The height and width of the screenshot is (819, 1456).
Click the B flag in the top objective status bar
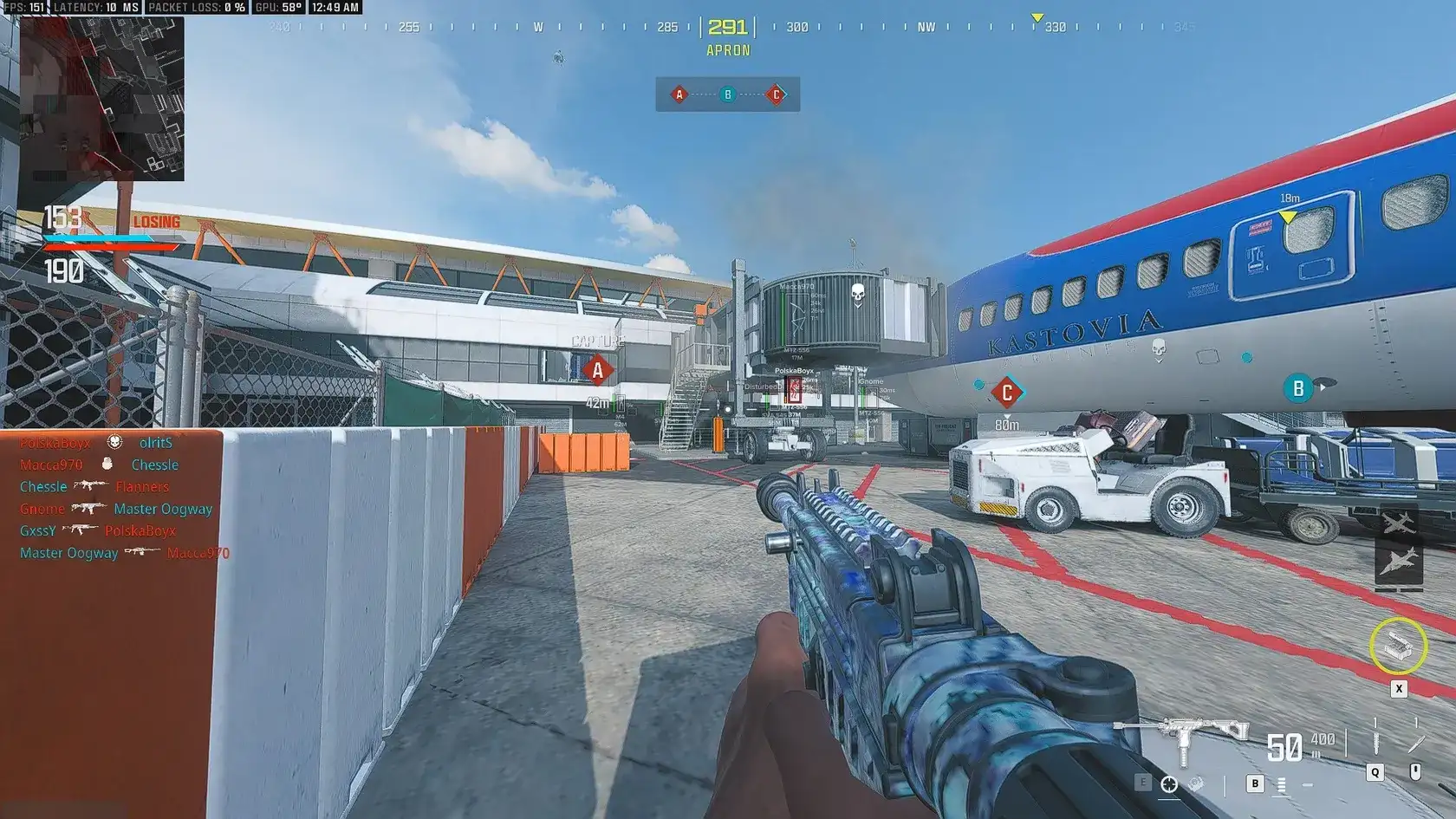(x=728, y=94)
